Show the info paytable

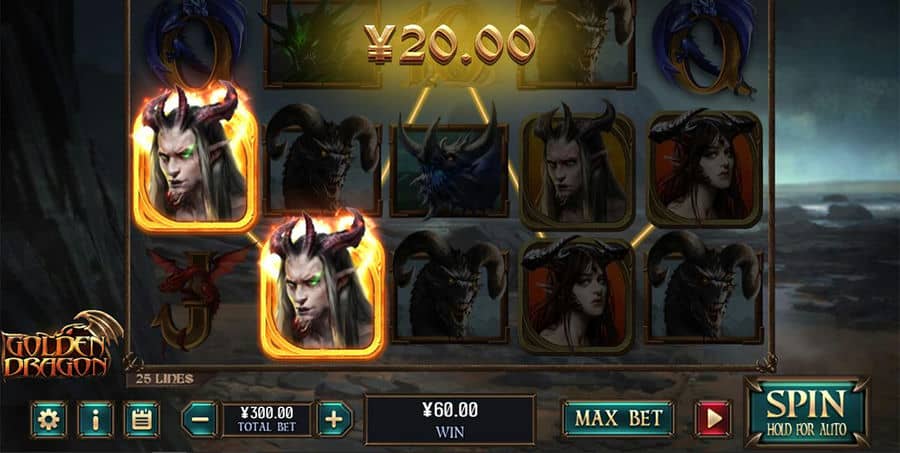click(x=95, y=420)
